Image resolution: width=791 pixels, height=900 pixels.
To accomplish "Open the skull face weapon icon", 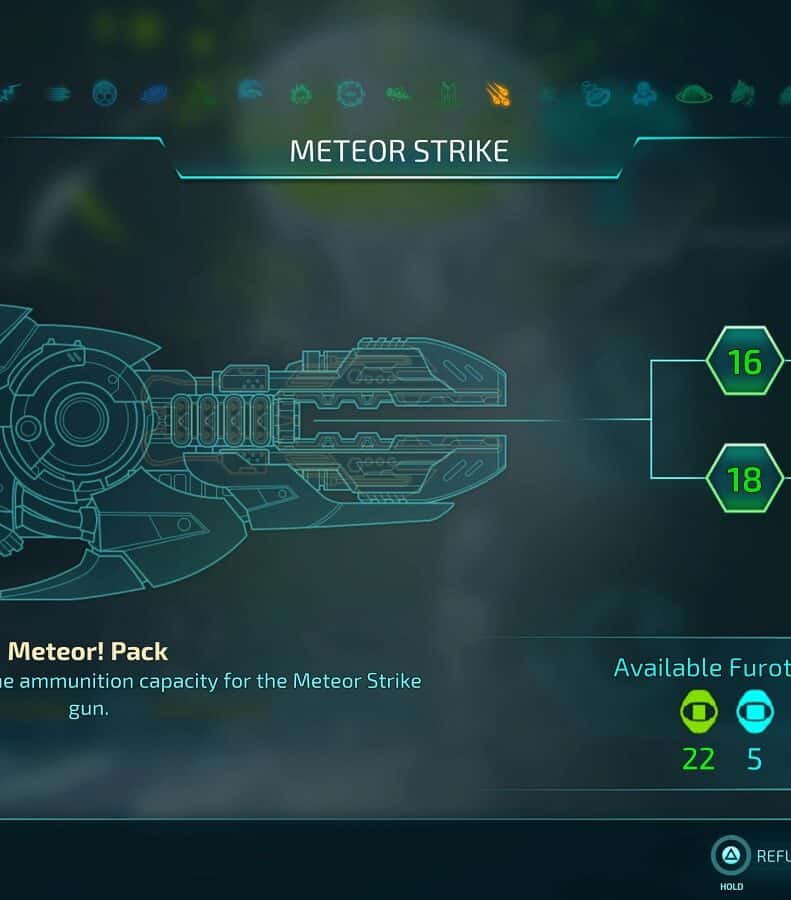I will [x=105, y=94].
